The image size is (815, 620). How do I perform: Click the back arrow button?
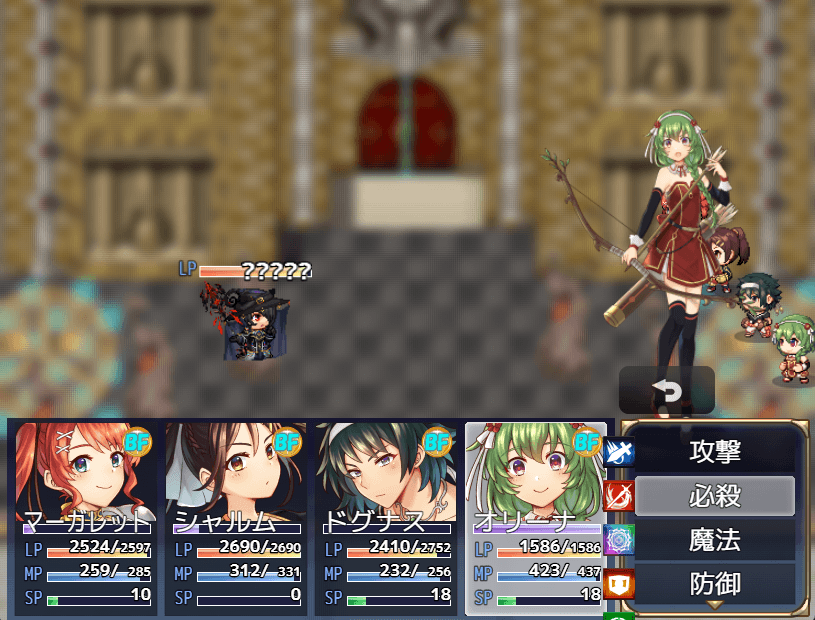[x=666, y=390]
